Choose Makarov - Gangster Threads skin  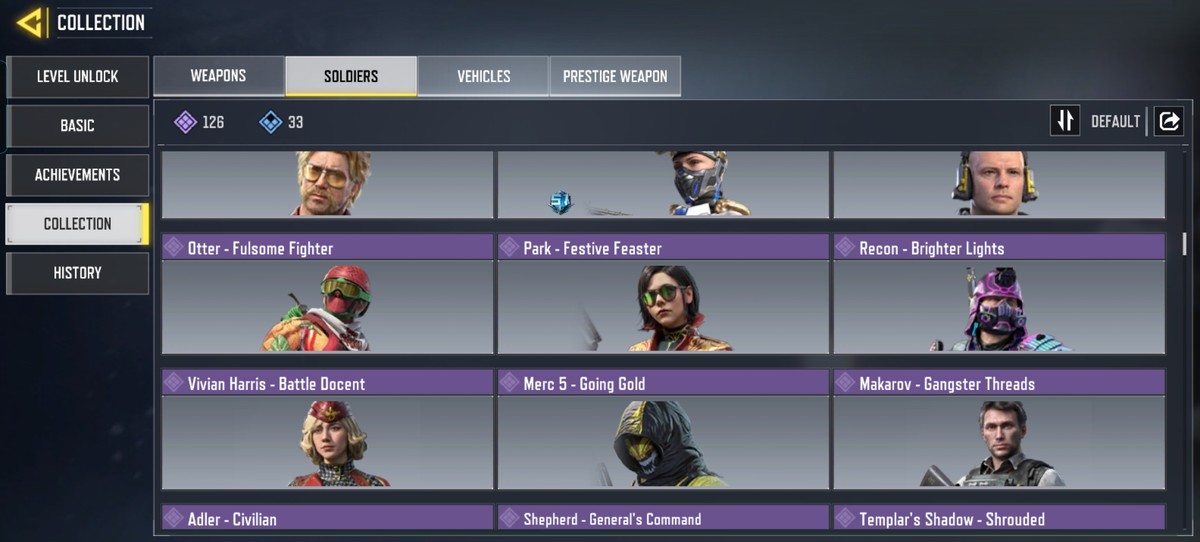(999, 429)
